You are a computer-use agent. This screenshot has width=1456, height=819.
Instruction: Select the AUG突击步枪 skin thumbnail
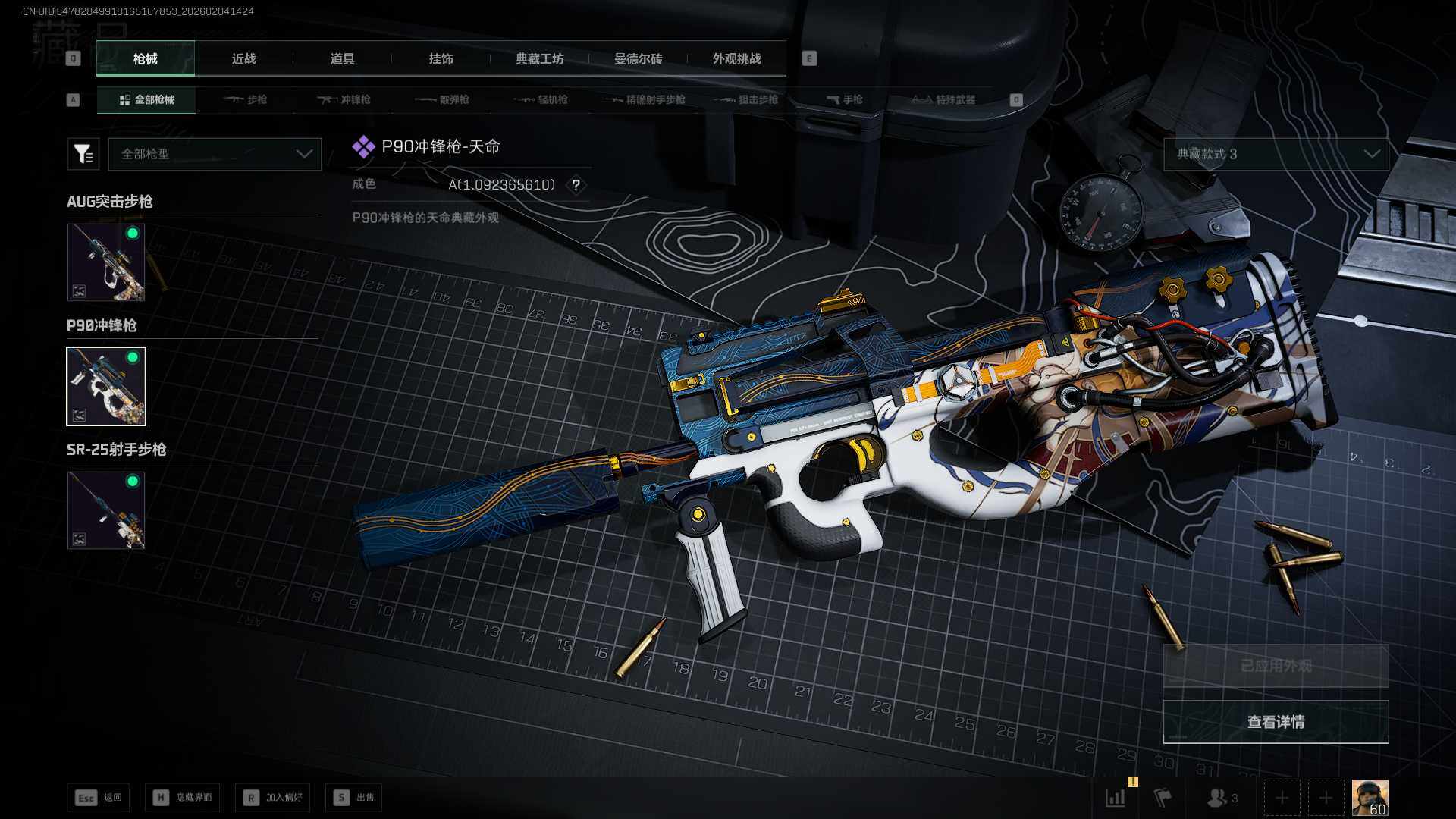click(106, 262)
